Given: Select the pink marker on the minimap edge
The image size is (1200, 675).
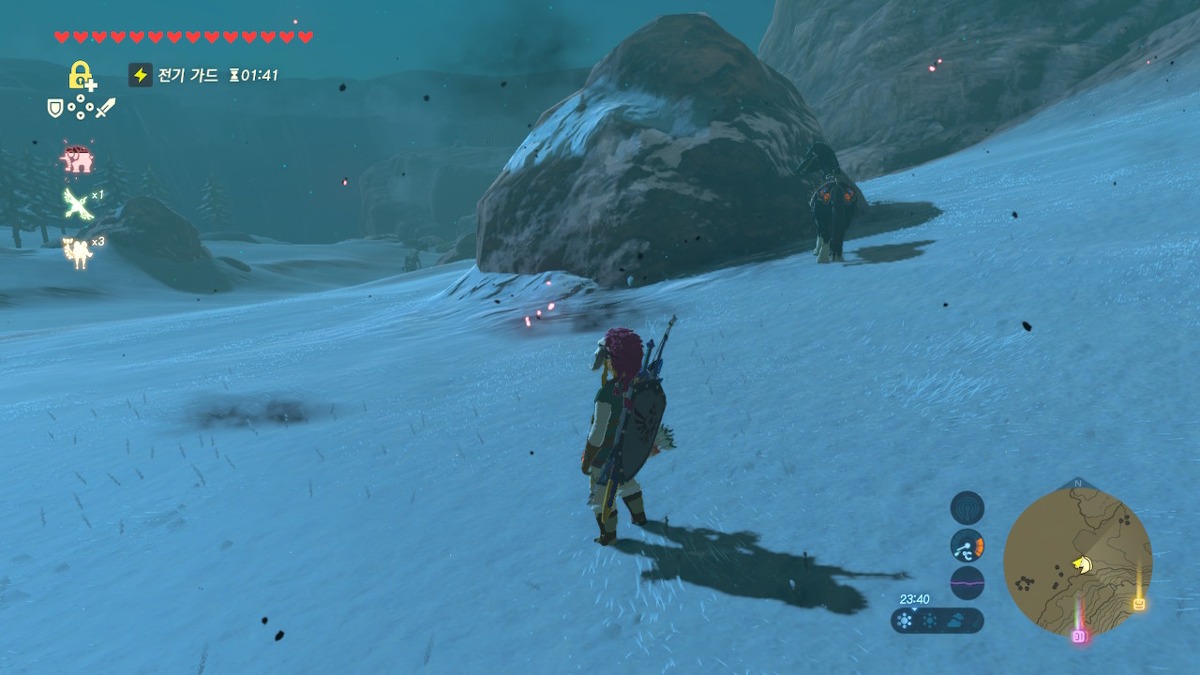Looking at the screenshot, I should point(1079,636).
